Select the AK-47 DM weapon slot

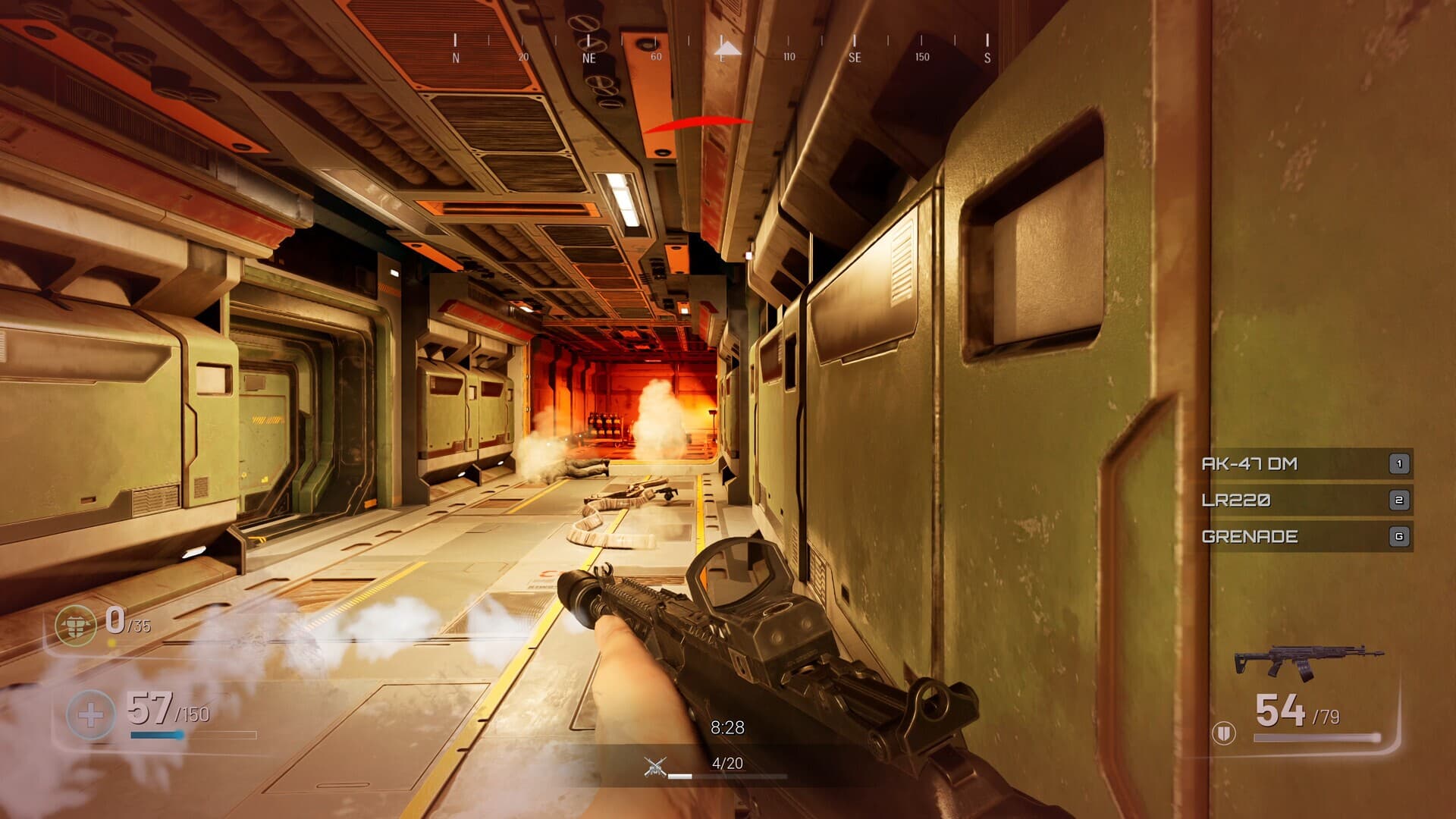tap(1304, 463)
